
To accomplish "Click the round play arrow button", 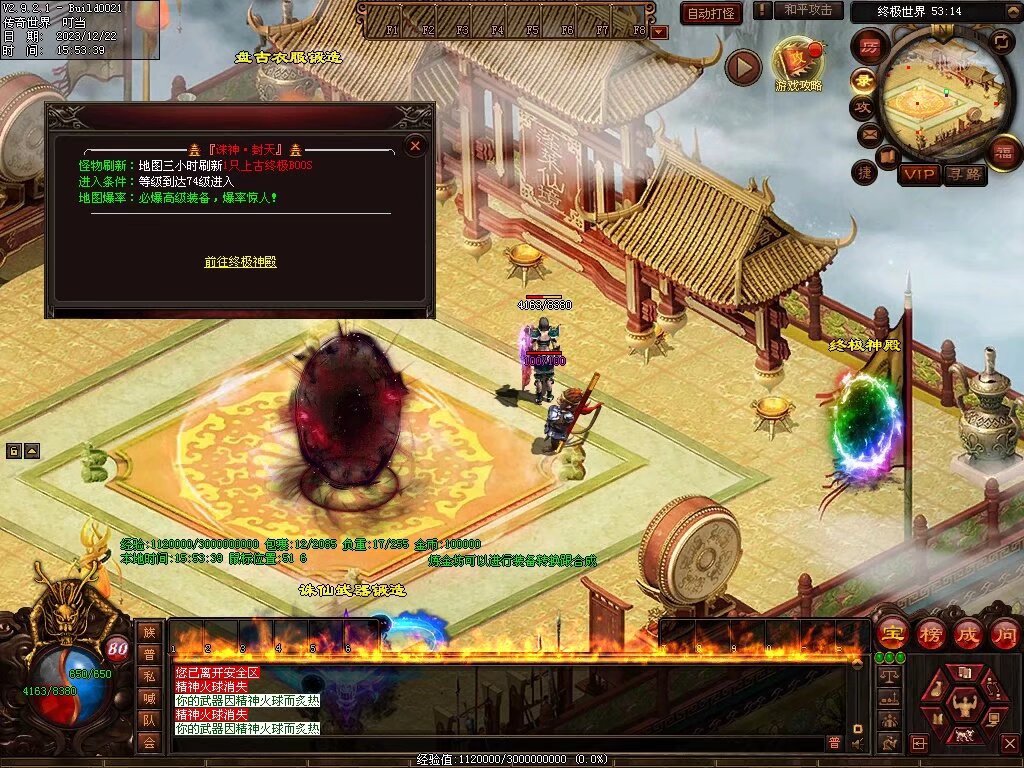I will pos(743,67).
